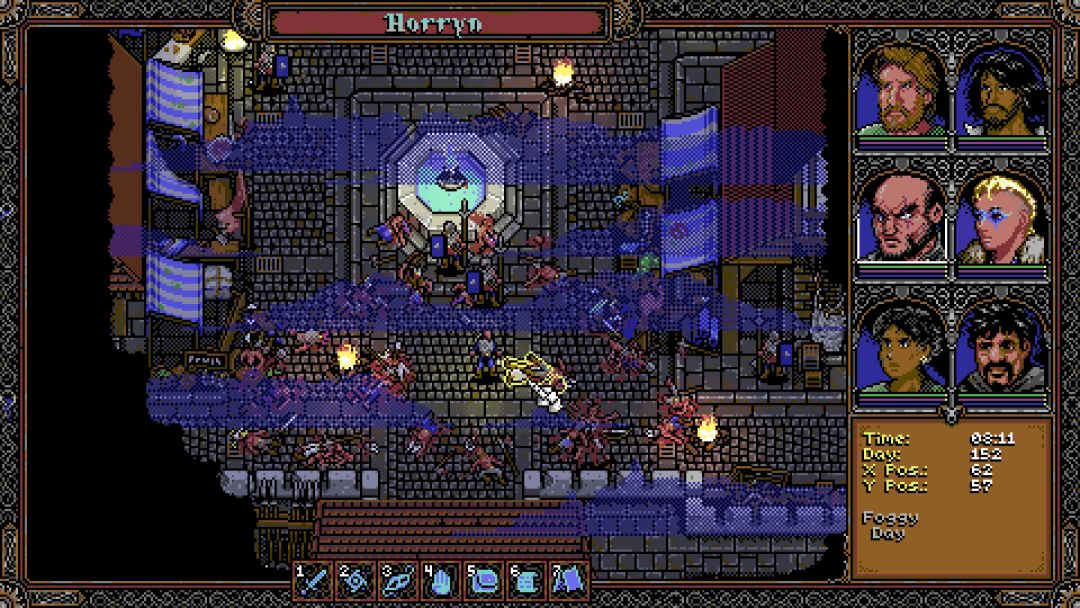1080x608 pixels.
Task: Use the open hand icon in slot 4
Action: click(441, 580)
